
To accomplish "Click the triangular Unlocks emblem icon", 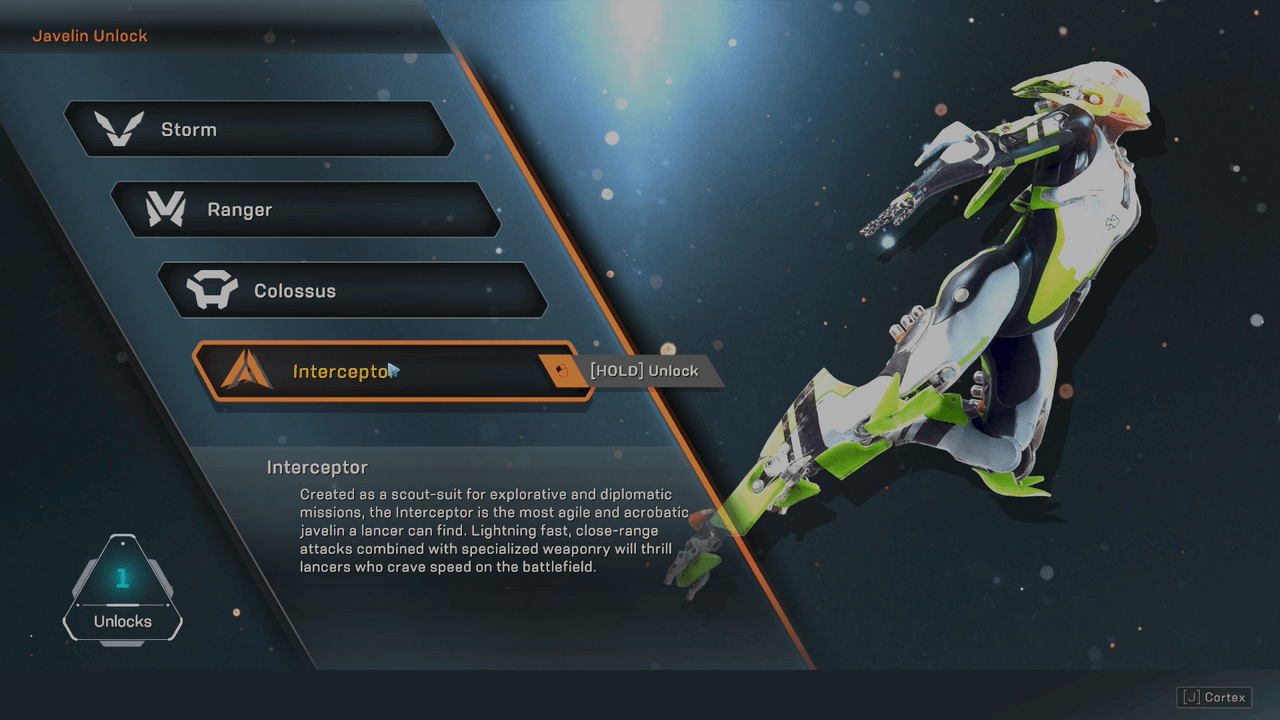I will pyautogui.click(x=122, y=590).
